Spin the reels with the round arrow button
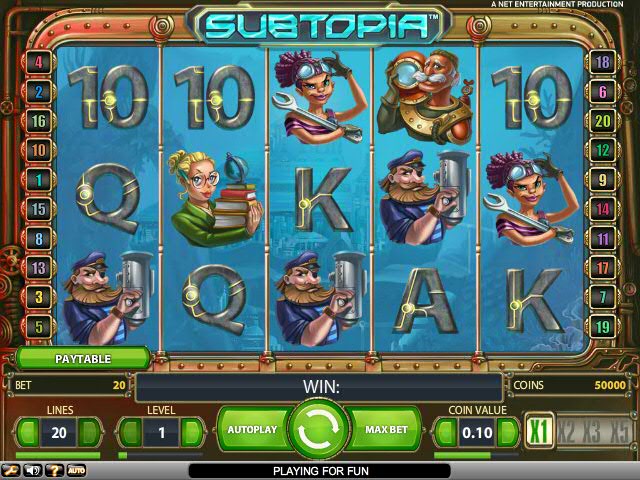Screen dimensions: 640x480 [317, 429]
